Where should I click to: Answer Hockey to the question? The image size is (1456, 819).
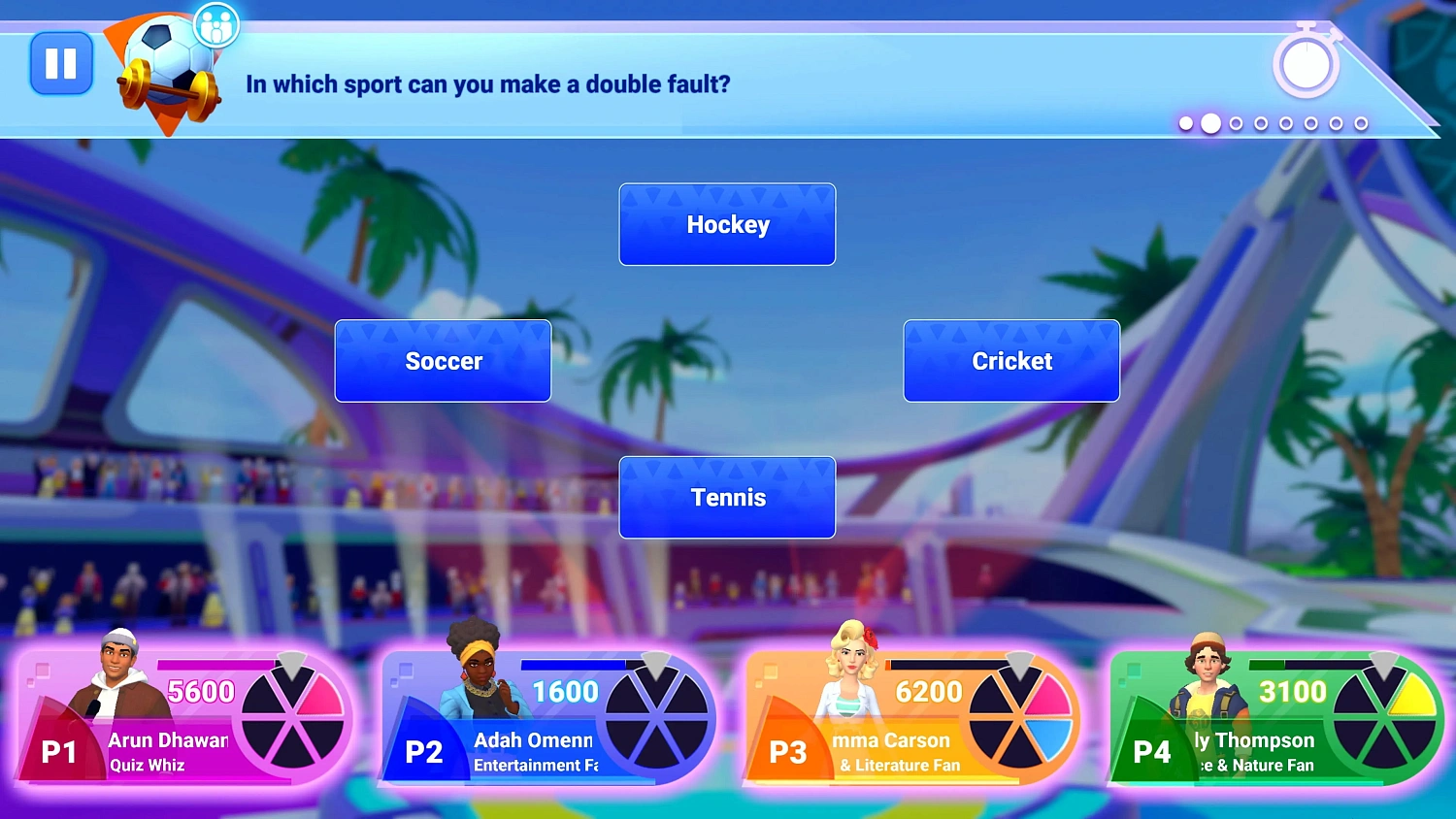coord(727,224)
